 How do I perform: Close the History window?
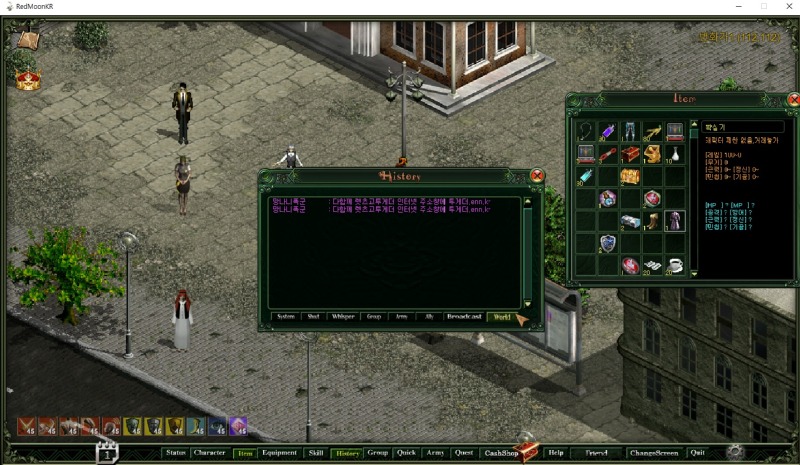[537, 176]
